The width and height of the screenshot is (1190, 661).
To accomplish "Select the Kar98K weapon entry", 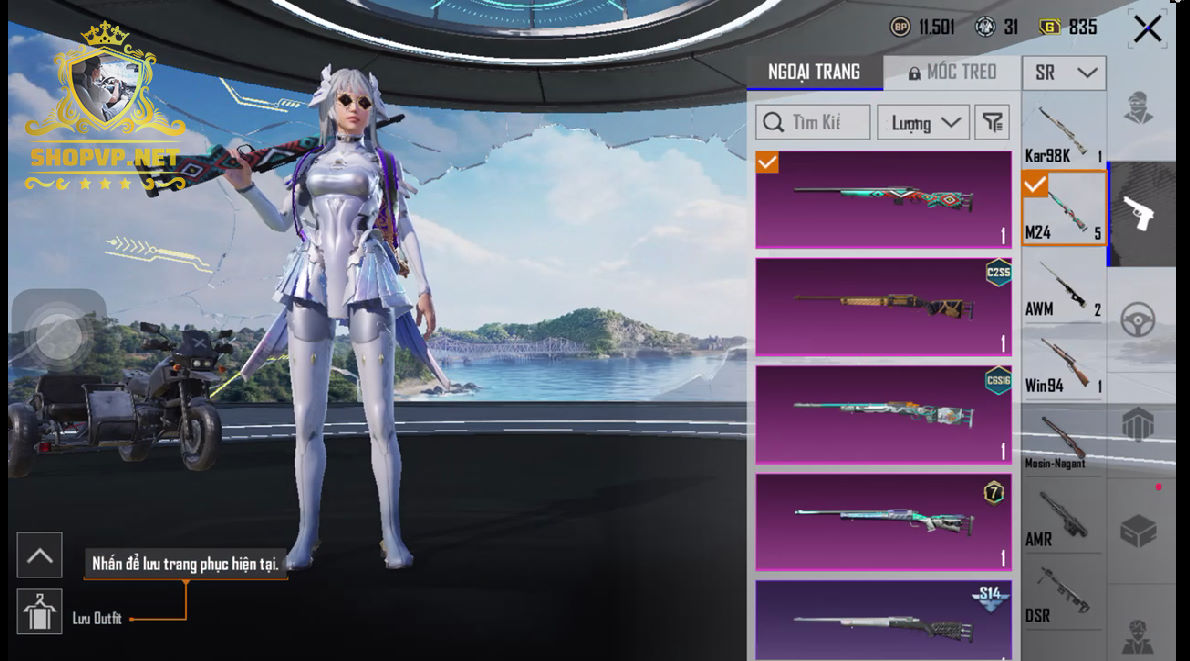I will 1063,132.
